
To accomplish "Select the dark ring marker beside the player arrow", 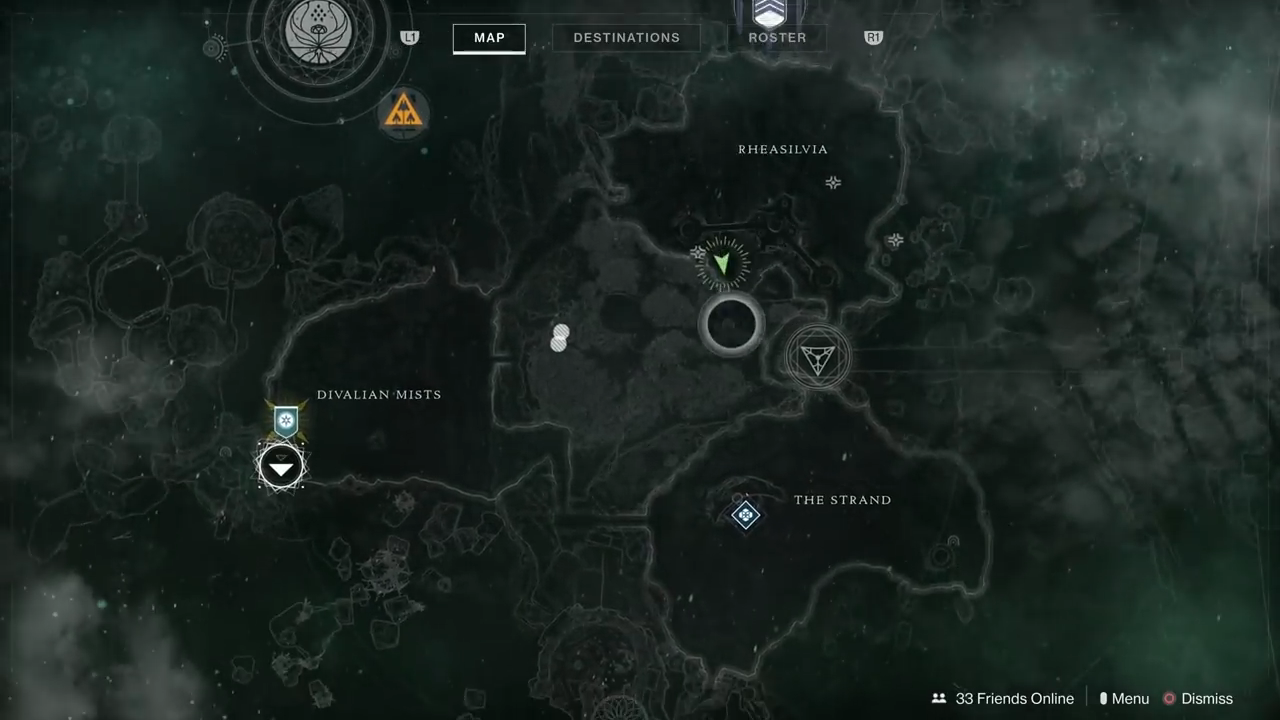I will 731,324.
